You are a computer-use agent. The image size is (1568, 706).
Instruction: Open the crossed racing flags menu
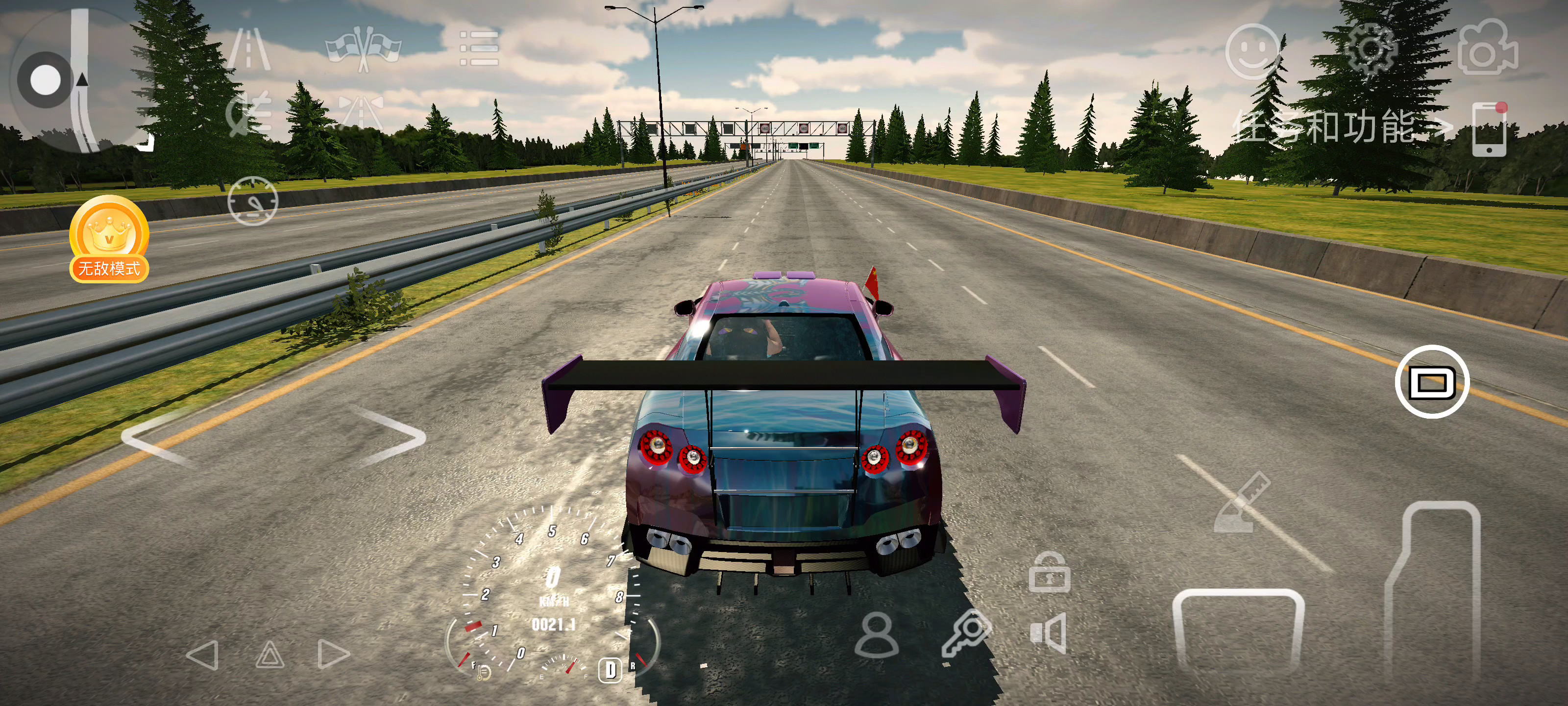(x=364, y=49)
